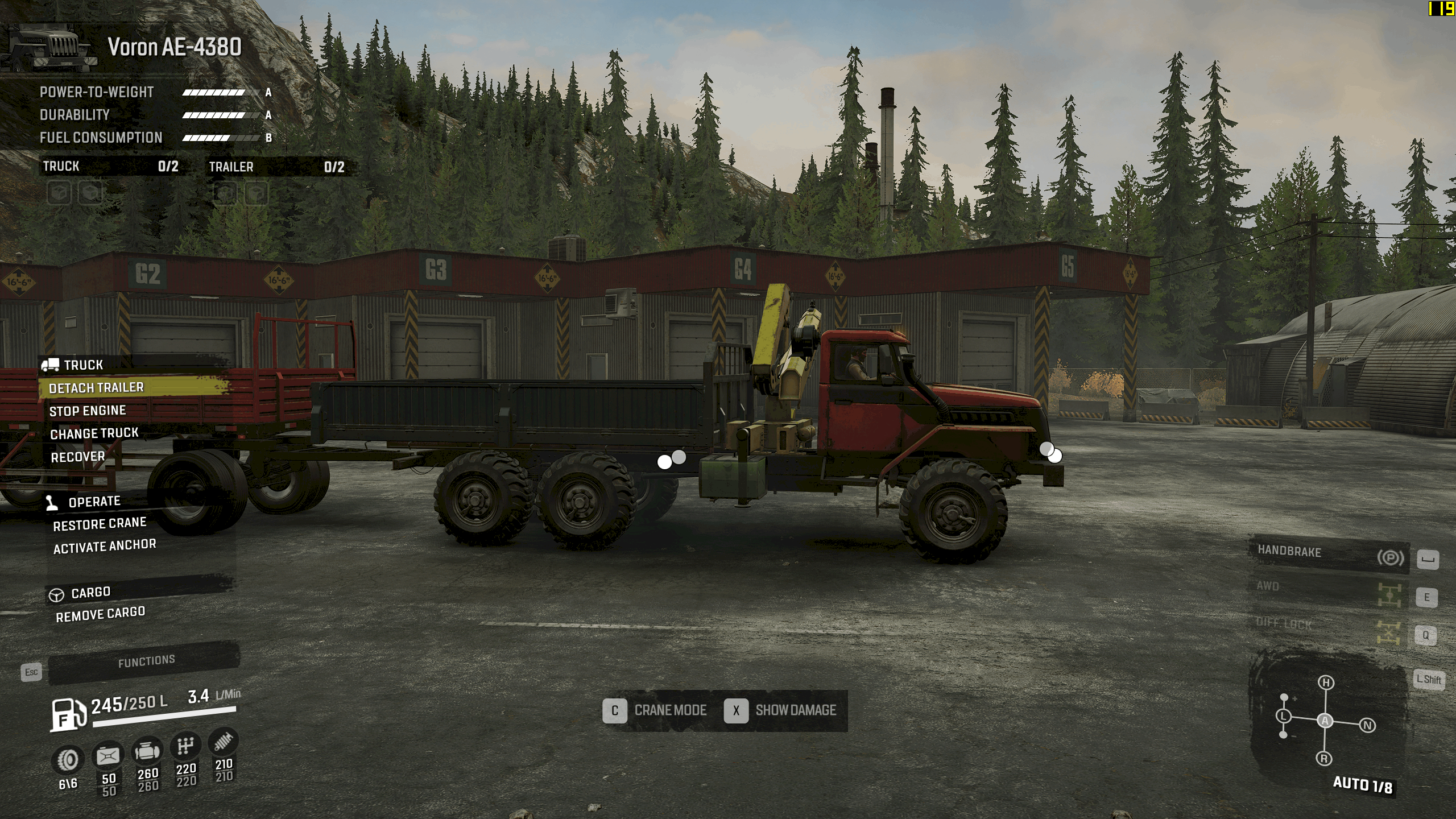
Task: Shift gearbox to the H gear
Action: point(1326,682)
